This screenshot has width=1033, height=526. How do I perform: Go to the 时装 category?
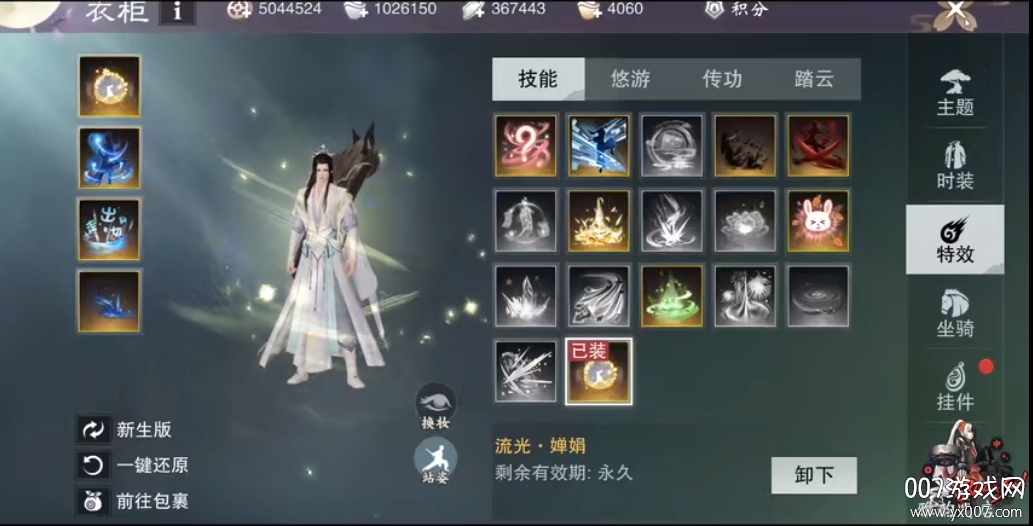(955, 166)
